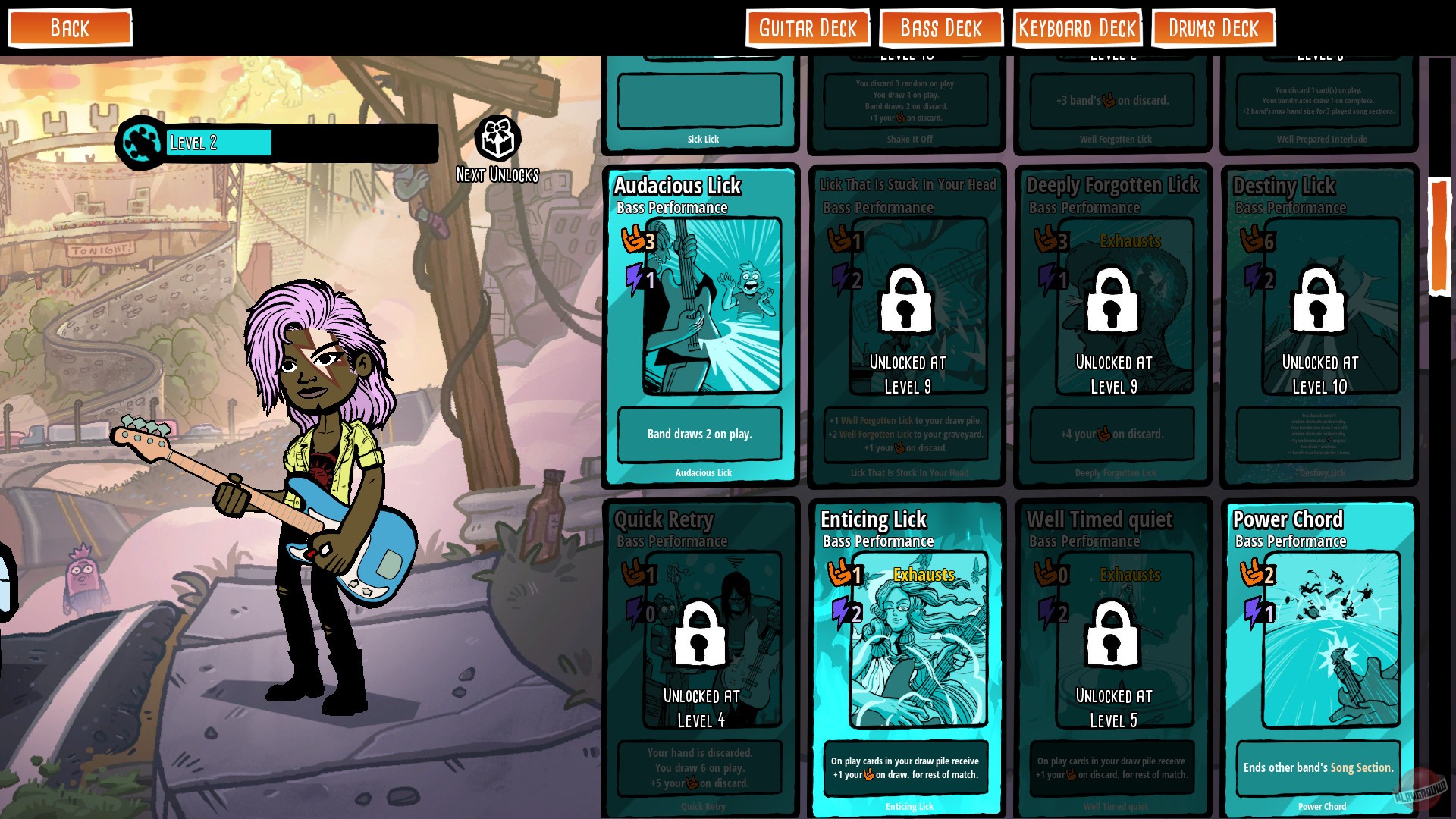Switch to the Bass Deck
1456x819 pixels.
(940, 28)
